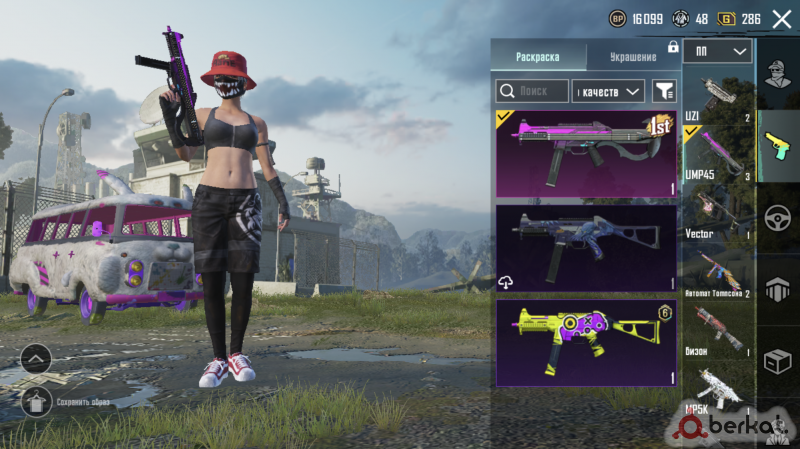The width and height of the screenshot is (800, 449).
Task: Switch to the Раскраска tab
Action: [537, 56]
